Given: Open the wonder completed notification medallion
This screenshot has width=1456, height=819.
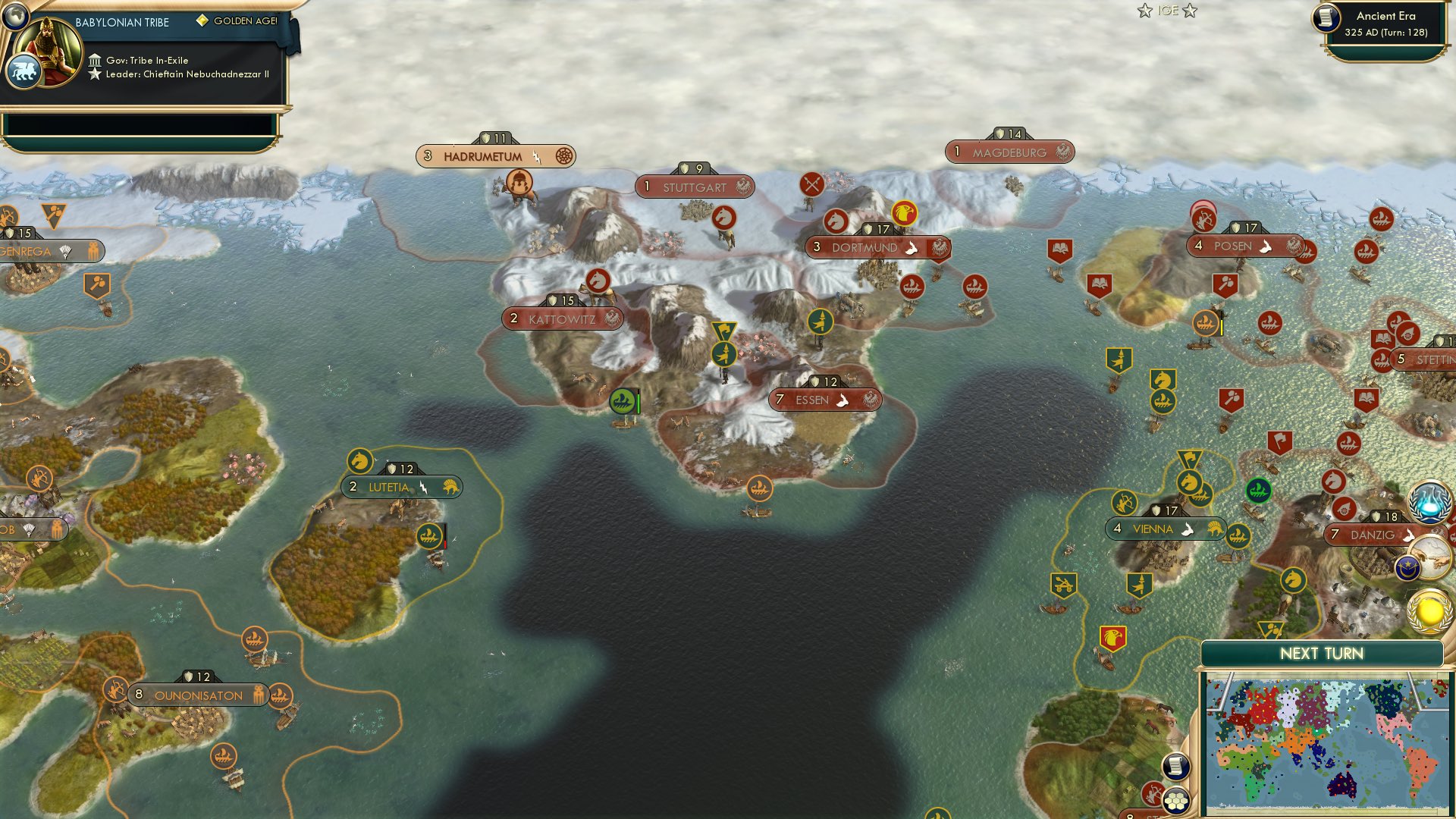Looking at the screenshot, I should click(1431, 556).
